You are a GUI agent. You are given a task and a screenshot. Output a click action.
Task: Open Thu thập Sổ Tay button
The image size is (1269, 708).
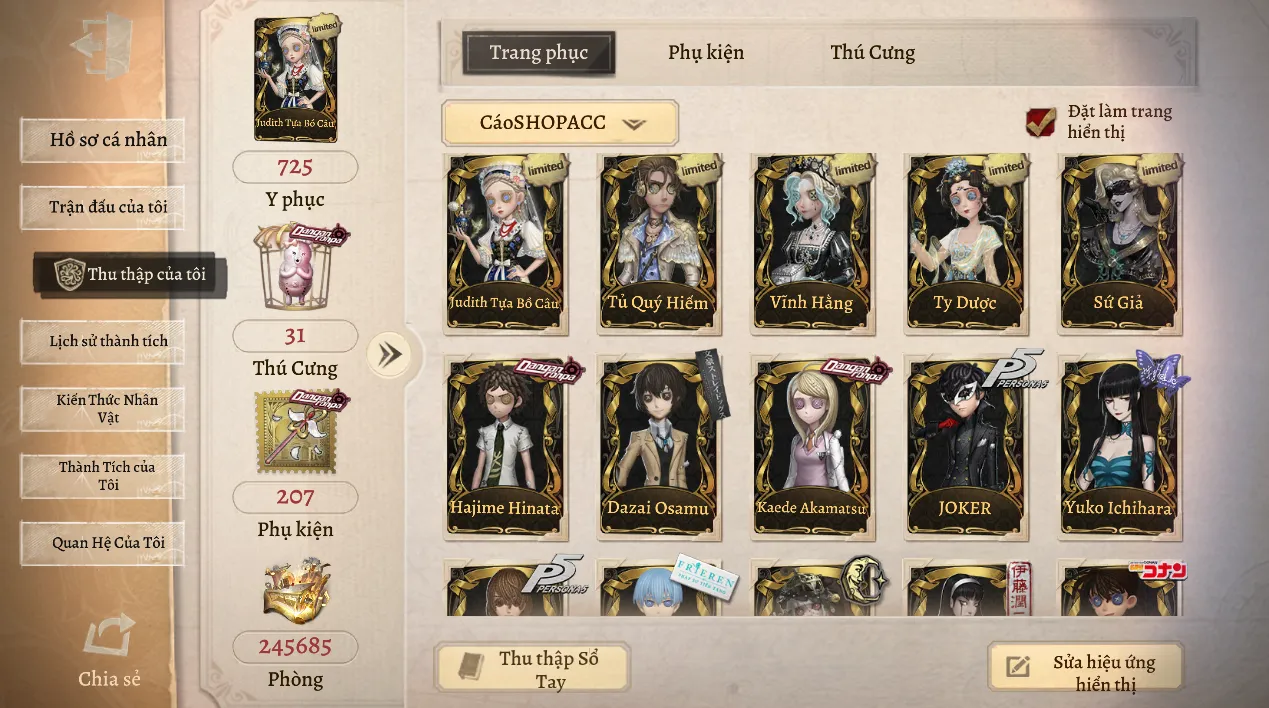(x=533, y=668)
